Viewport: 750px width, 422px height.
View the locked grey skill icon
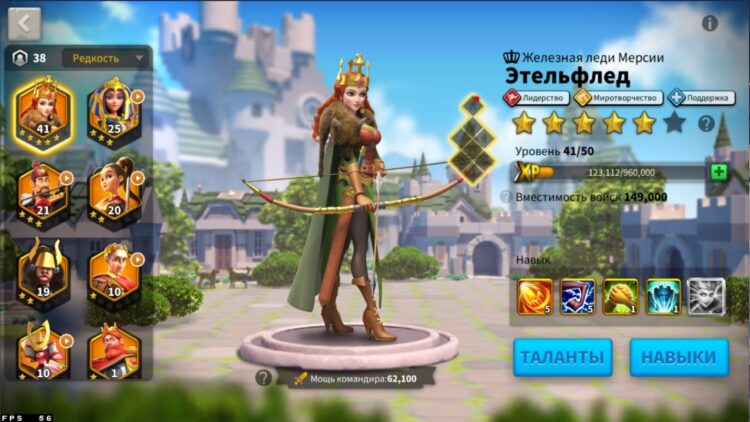(706, 297)
